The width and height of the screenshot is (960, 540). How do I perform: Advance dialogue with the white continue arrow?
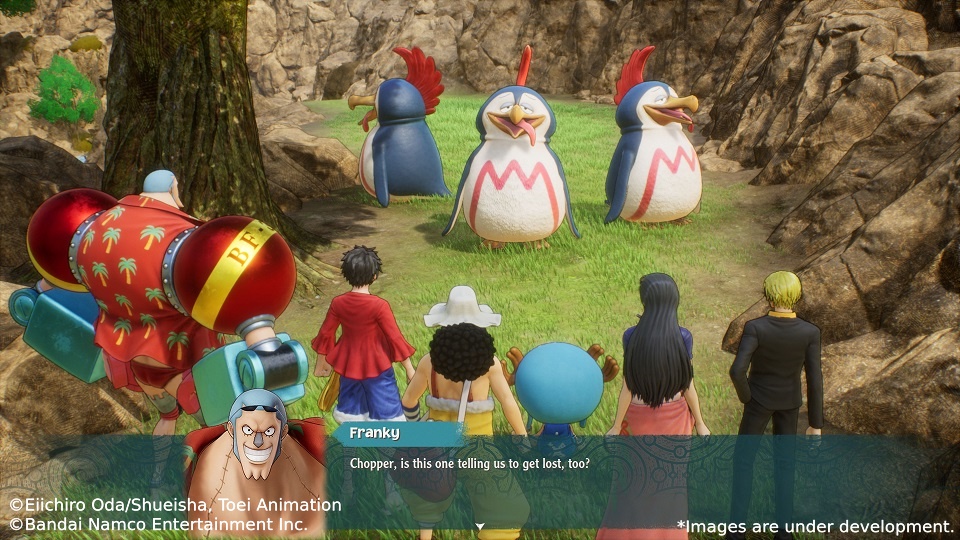(x=480, y=526)
